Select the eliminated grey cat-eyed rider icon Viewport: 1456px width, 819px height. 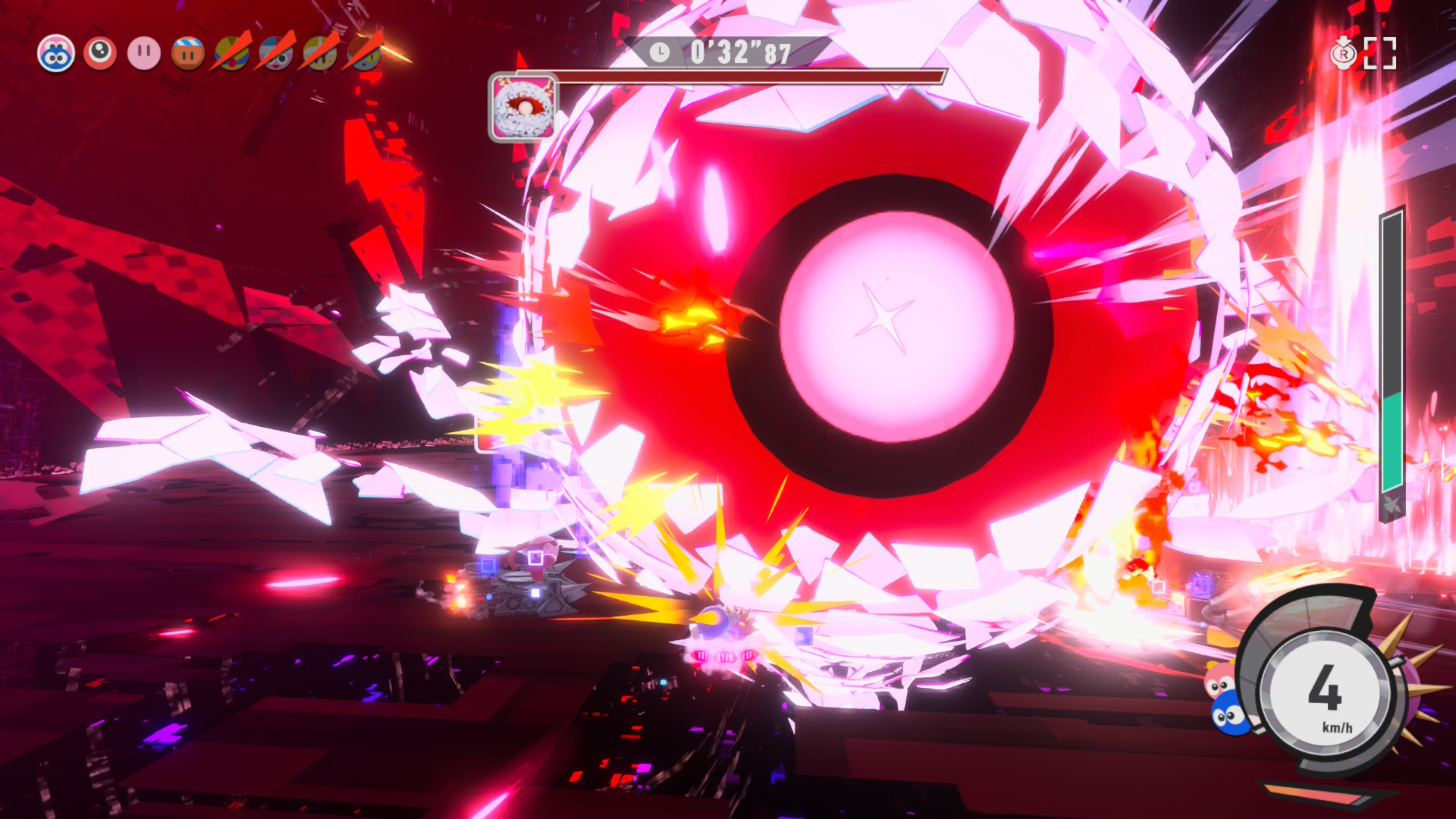pos(365,54)
